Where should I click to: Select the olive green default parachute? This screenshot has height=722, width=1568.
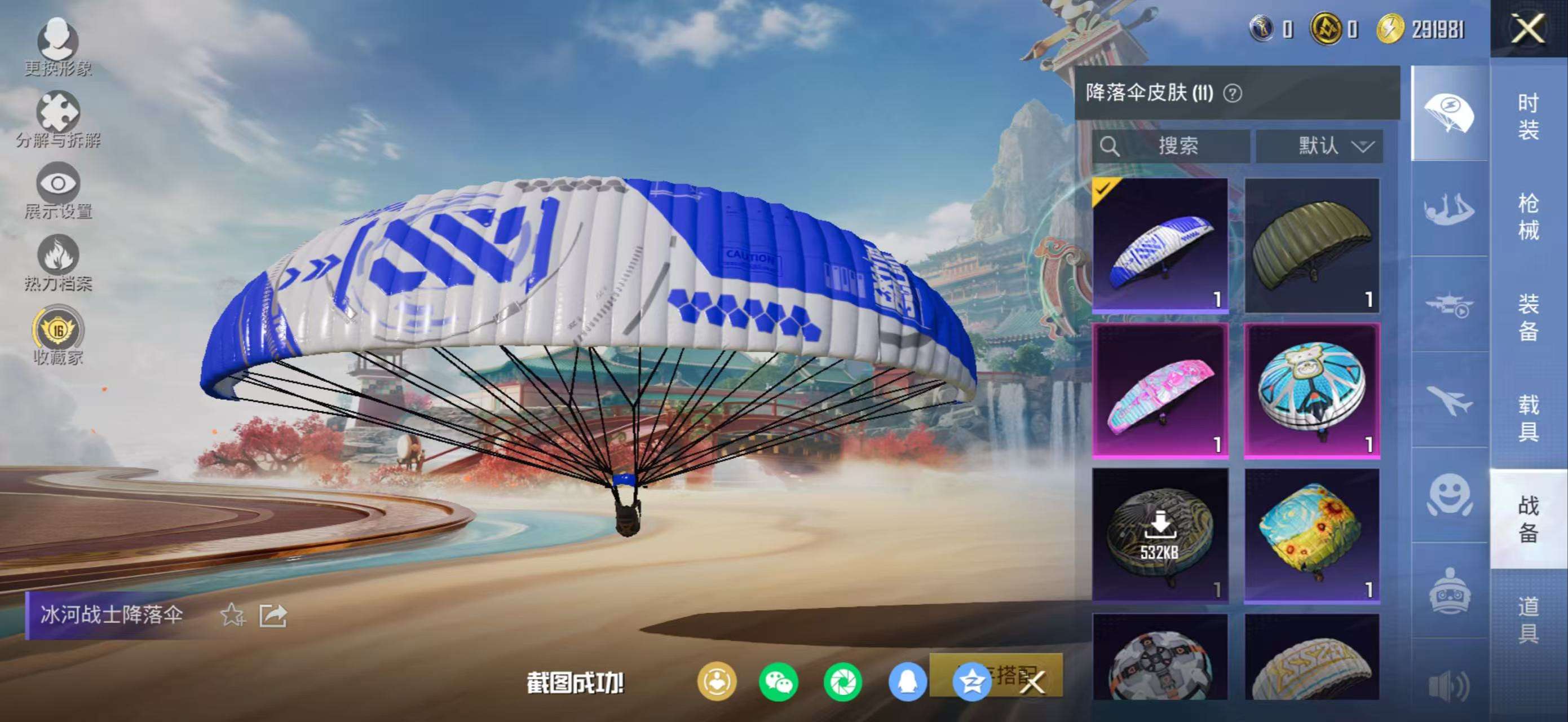(x=1311, y=245)
